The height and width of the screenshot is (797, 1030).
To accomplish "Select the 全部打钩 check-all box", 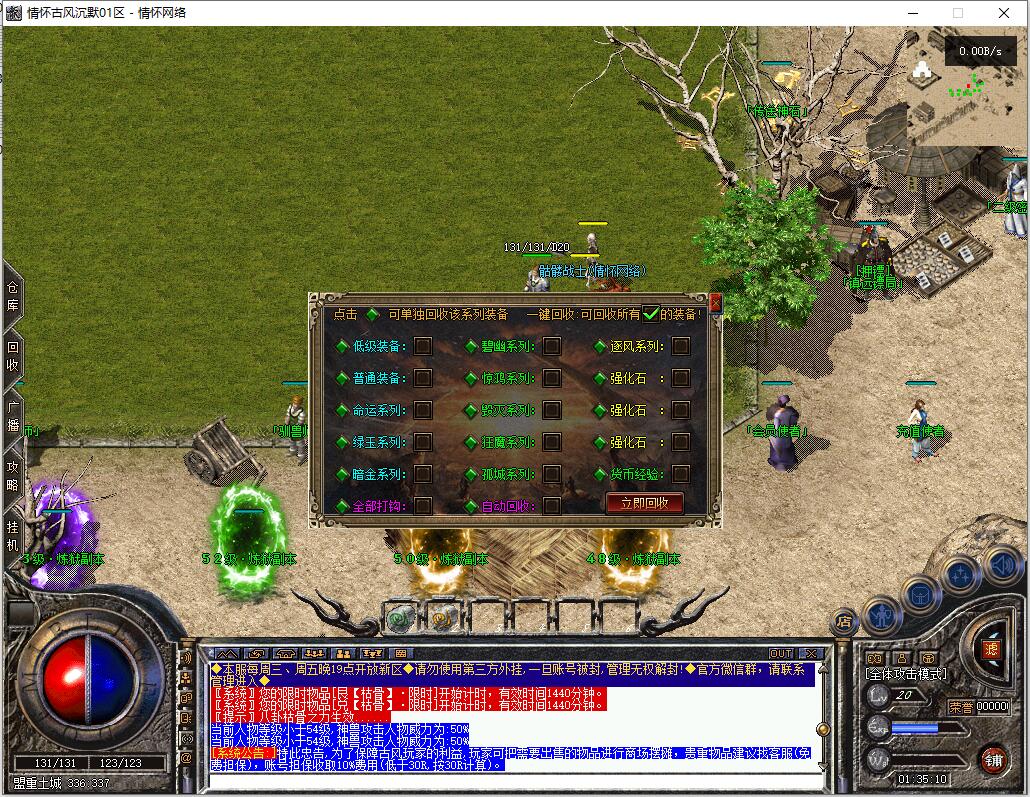I will tap(423, 505).
